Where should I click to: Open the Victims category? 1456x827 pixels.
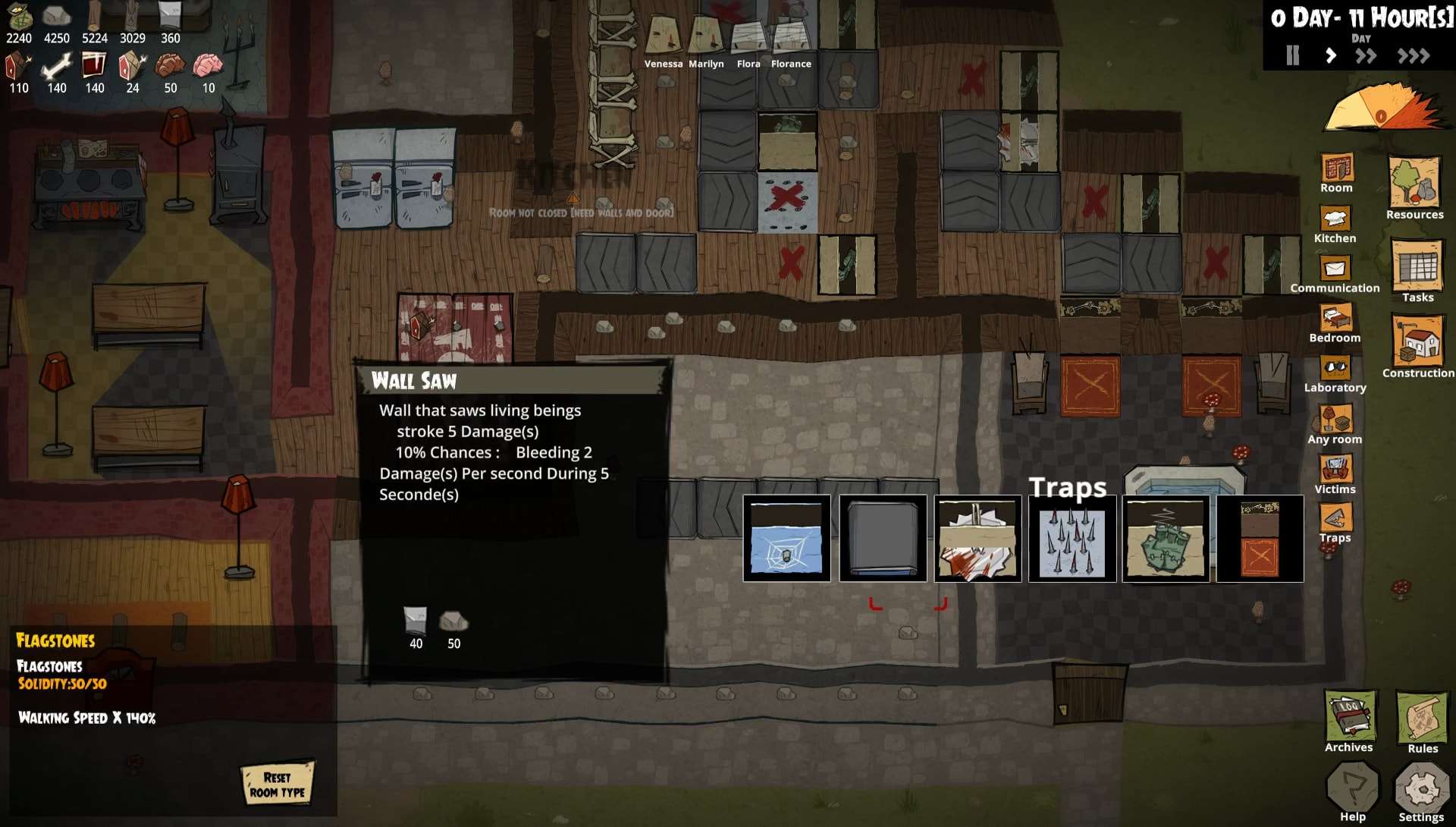[1335, 473]
